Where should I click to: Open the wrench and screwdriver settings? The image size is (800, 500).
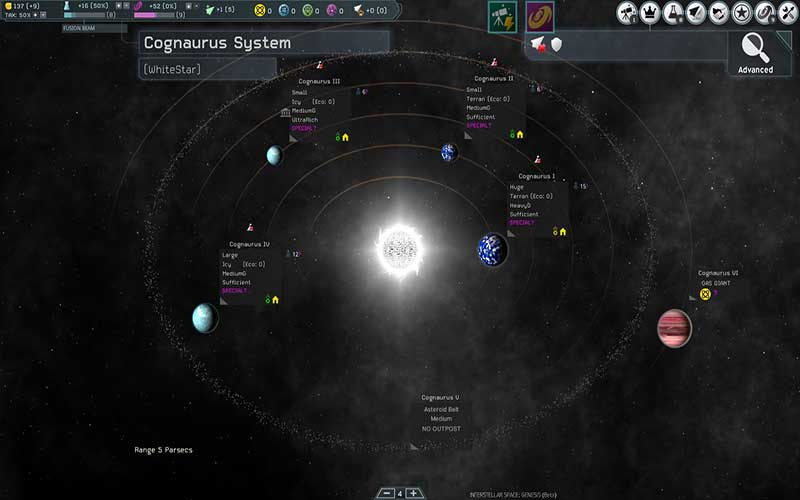(787, 13)
